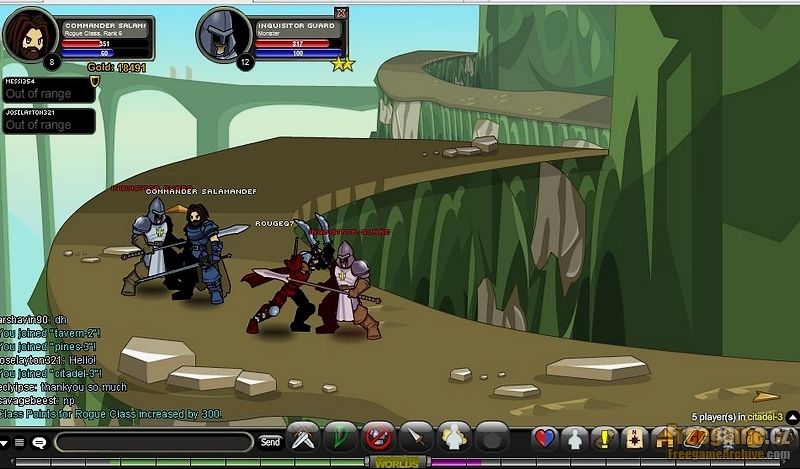Click the Send chat button
This screenshot has width=800, height=469.
click(x=270, y=441)
